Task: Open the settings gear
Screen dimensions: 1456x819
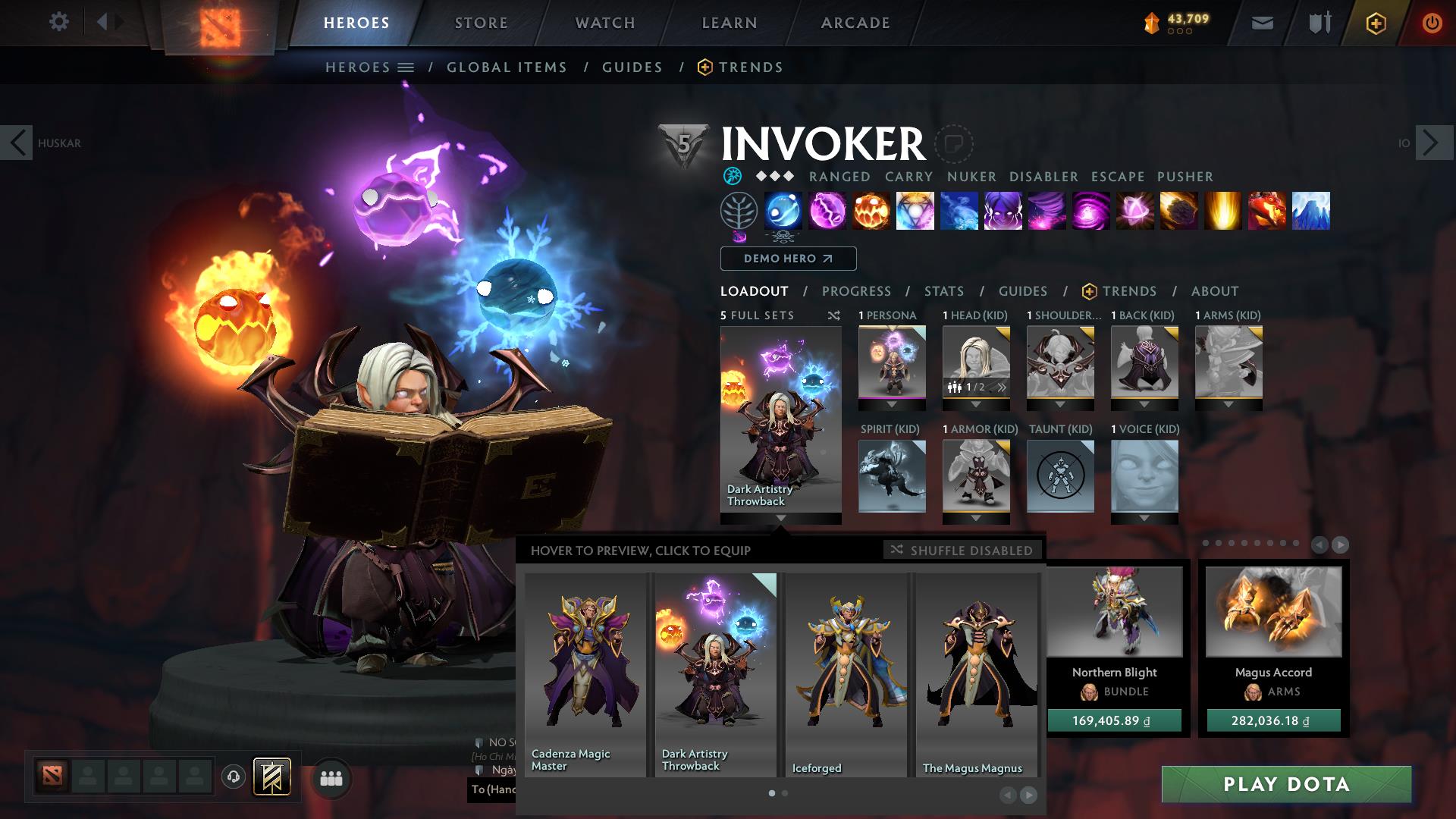Action: tap(58, 22)
